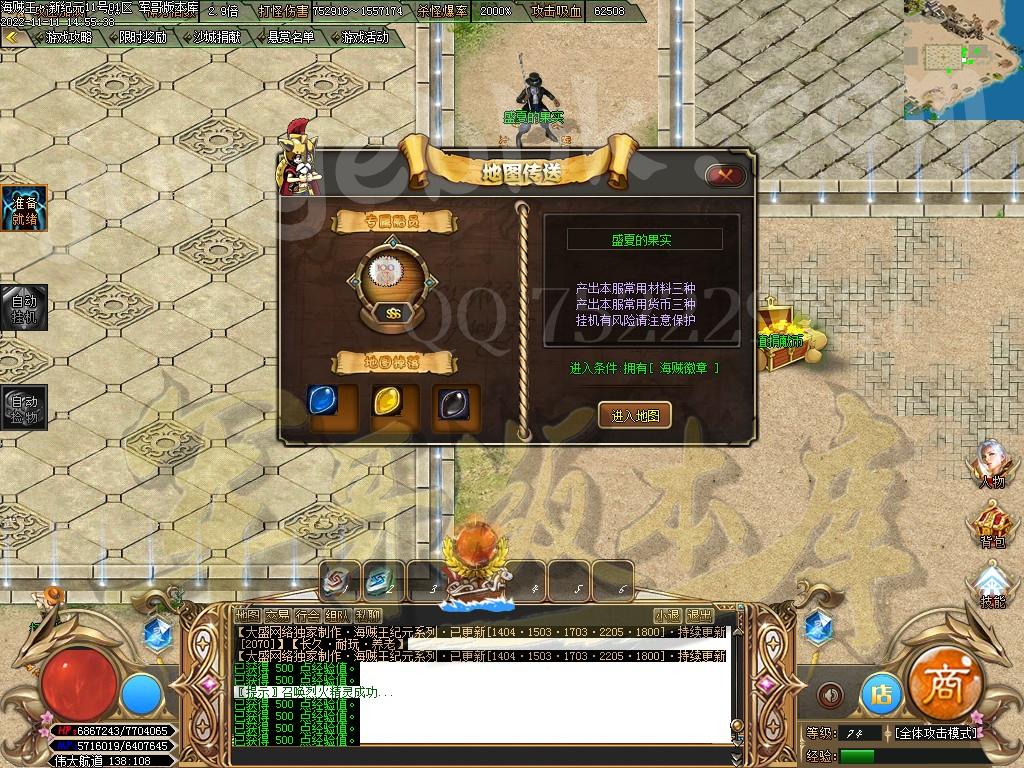Image resolution: width=1024 pixels, height=768 pixels.
Task: Click the blue 店 store button
Action: coord(881,694)
